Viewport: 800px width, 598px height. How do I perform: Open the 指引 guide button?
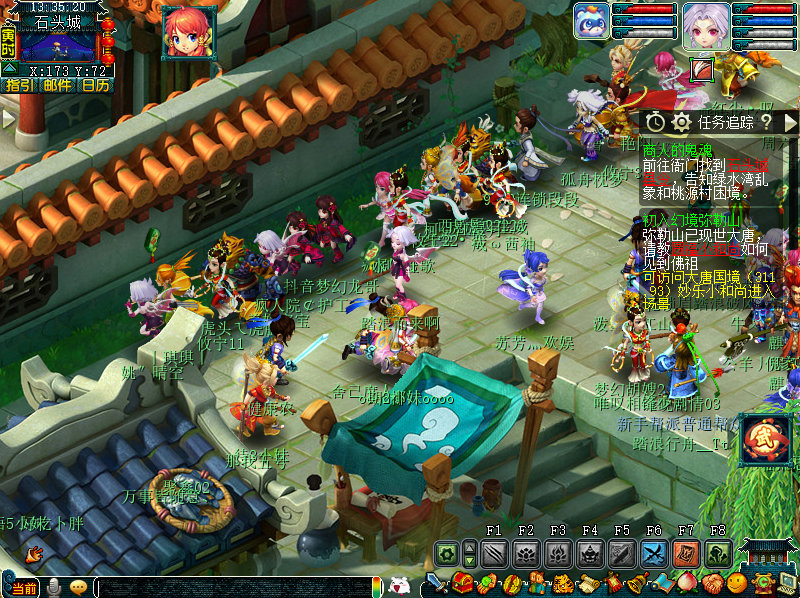19,86
